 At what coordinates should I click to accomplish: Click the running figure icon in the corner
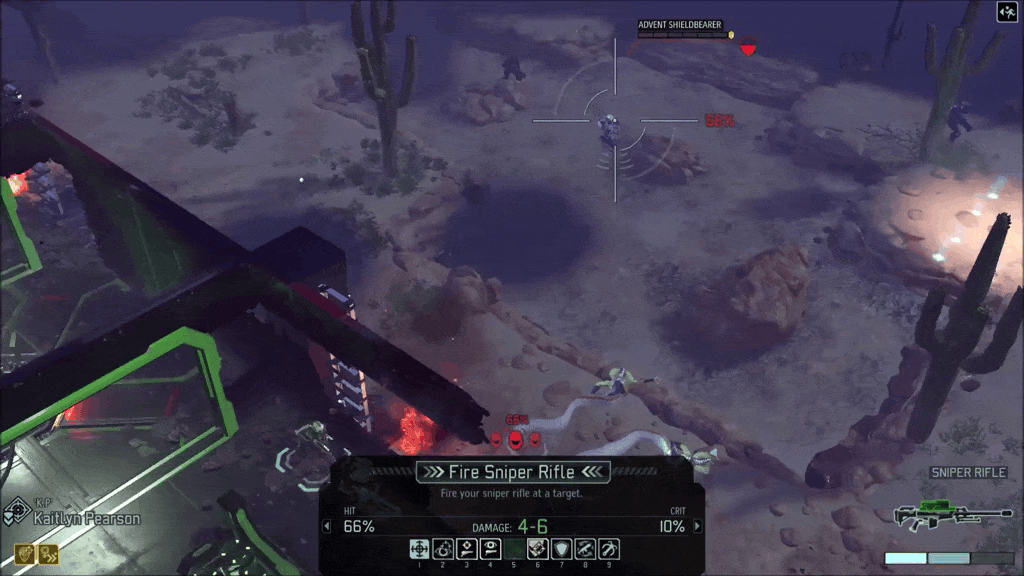pyautogui.click(x=1007, y=12)
